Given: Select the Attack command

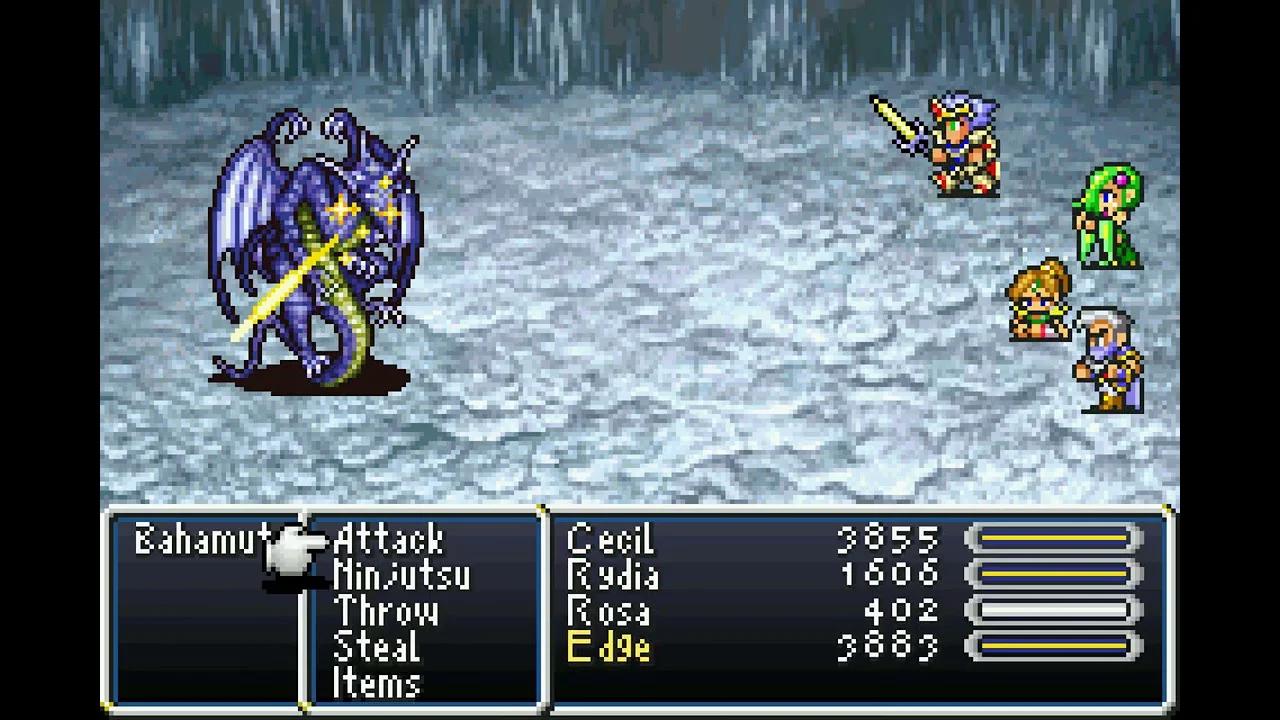Looking at the screenshot, I should [x=390, y=540].
